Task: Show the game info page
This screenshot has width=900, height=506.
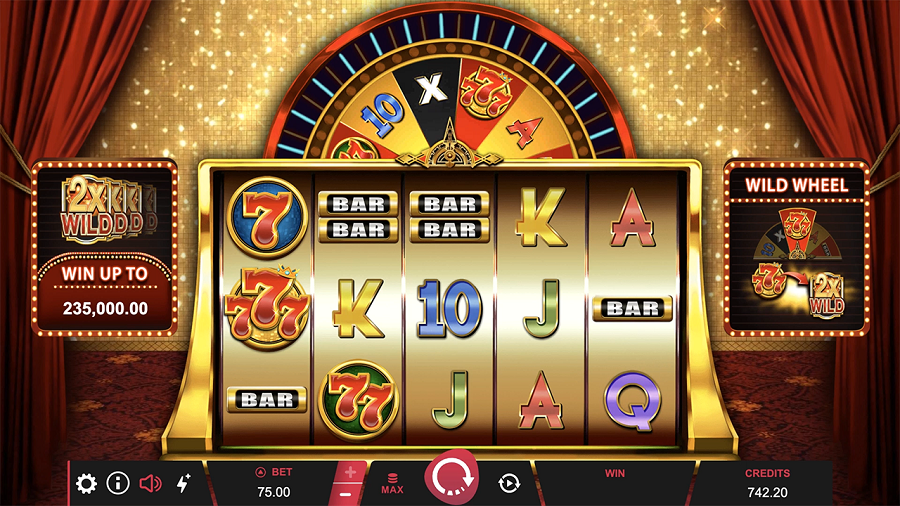Action: pos(118,484)
